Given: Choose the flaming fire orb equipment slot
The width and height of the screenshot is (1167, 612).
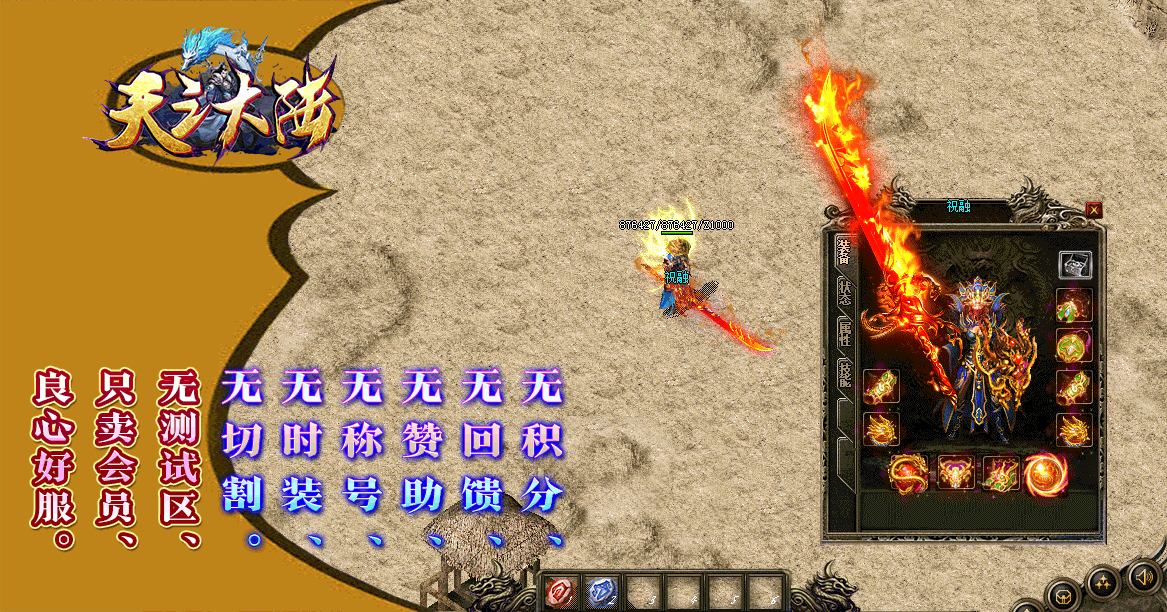Looking at the screenshot, I should (x=1045, y=473).
